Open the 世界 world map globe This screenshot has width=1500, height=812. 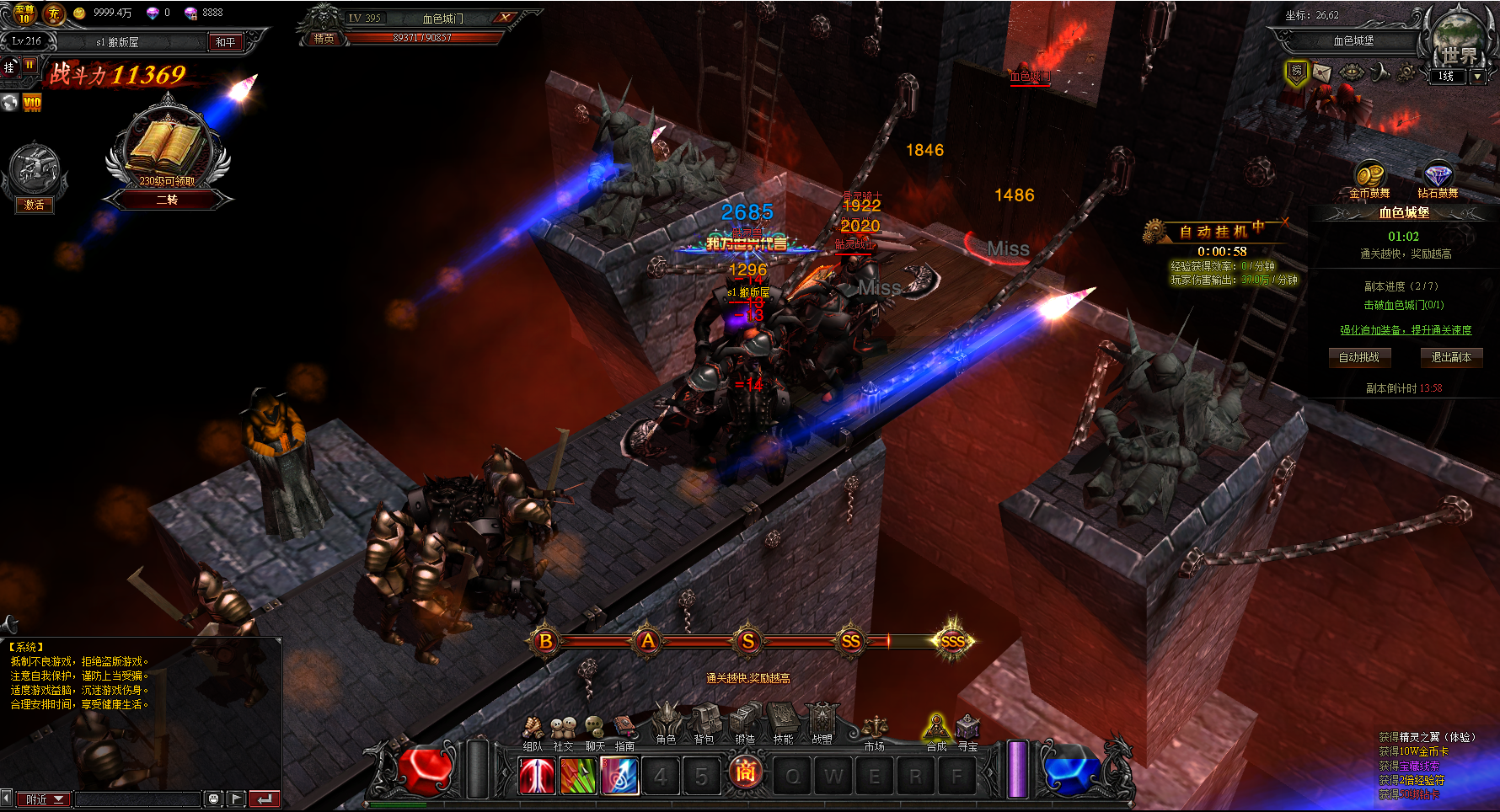pos(1460,40)
